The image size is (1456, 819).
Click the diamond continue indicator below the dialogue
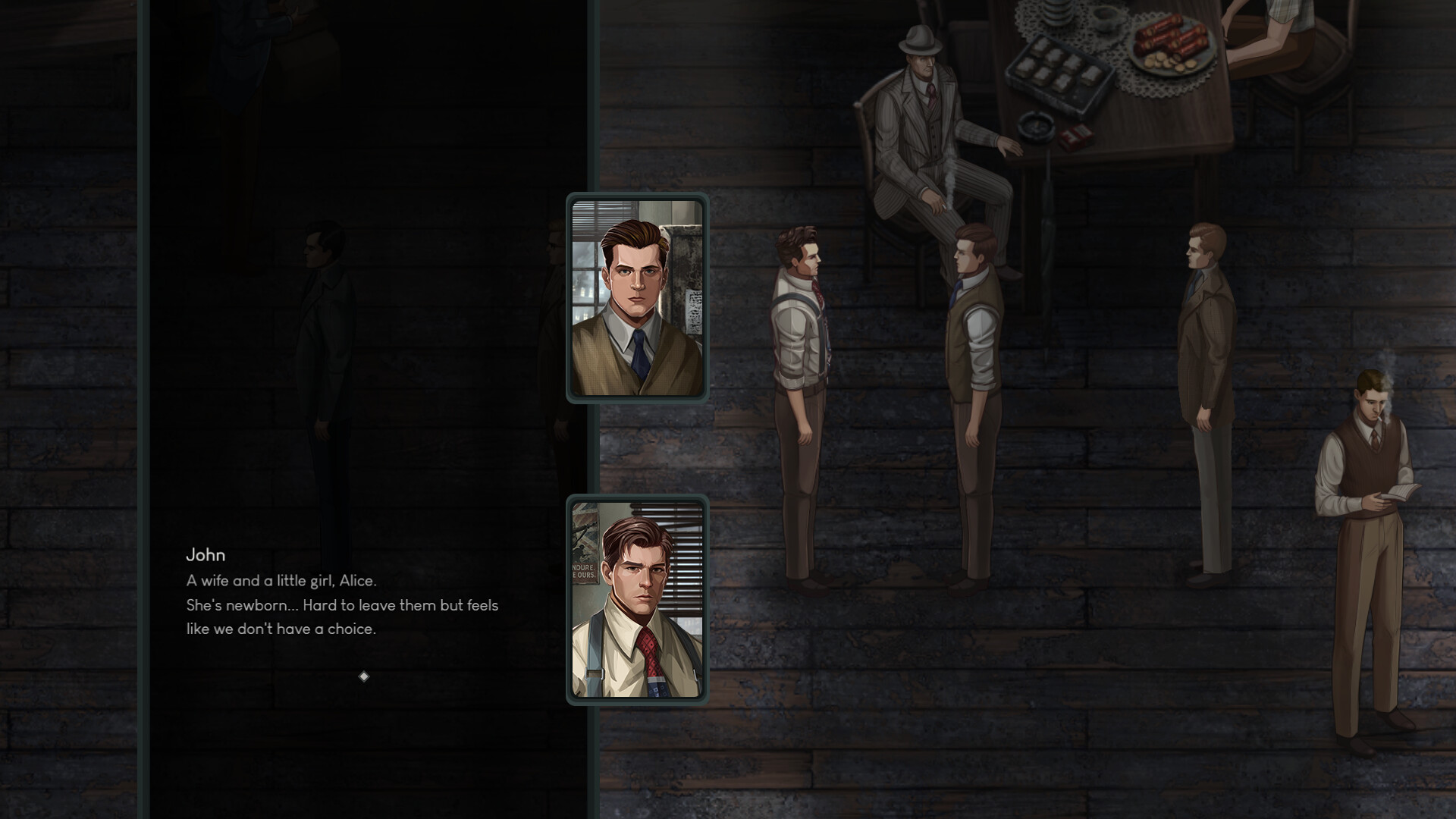[x=363, y=676]
